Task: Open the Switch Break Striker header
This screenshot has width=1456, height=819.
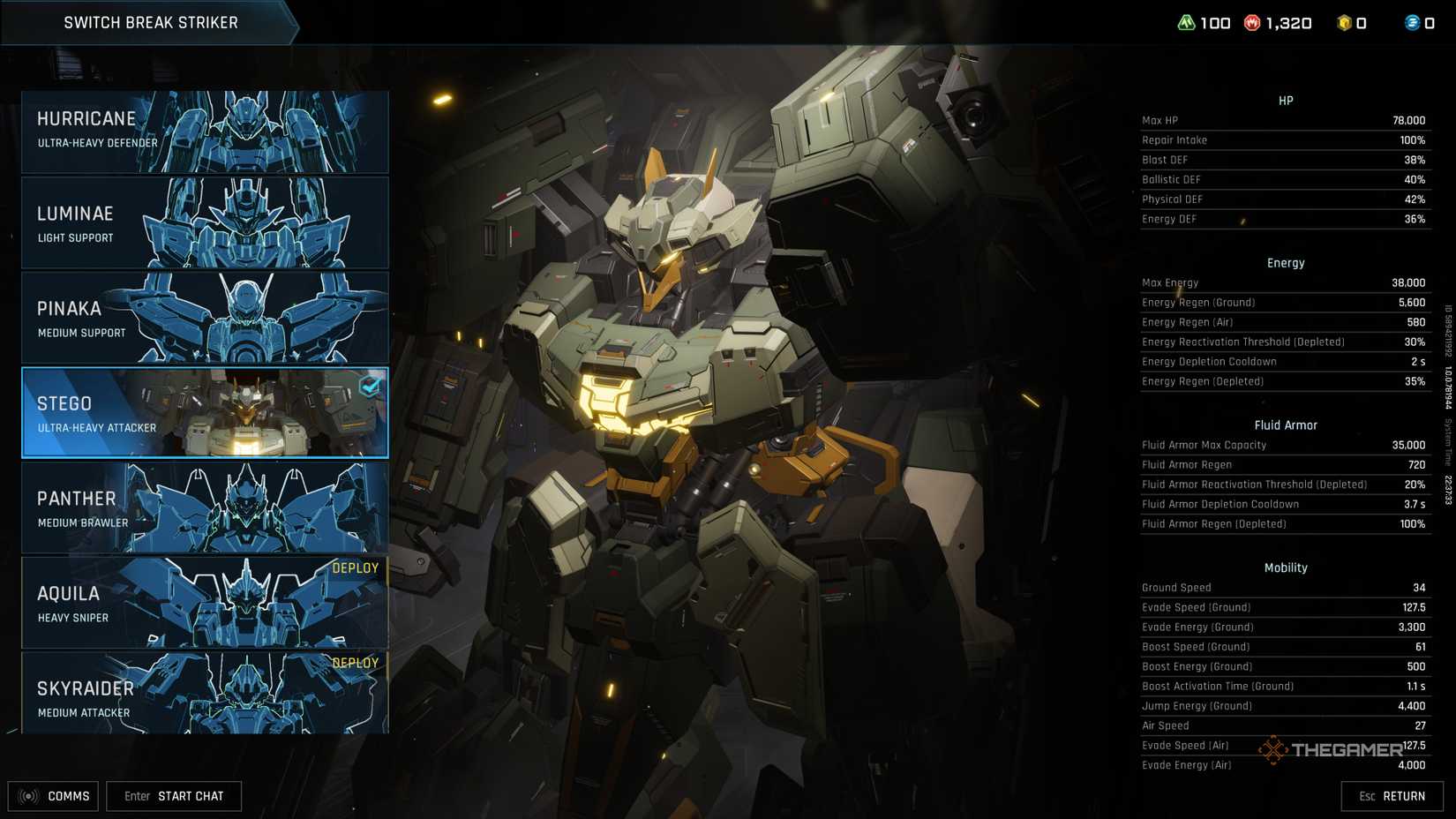Action: click(150, 22)
